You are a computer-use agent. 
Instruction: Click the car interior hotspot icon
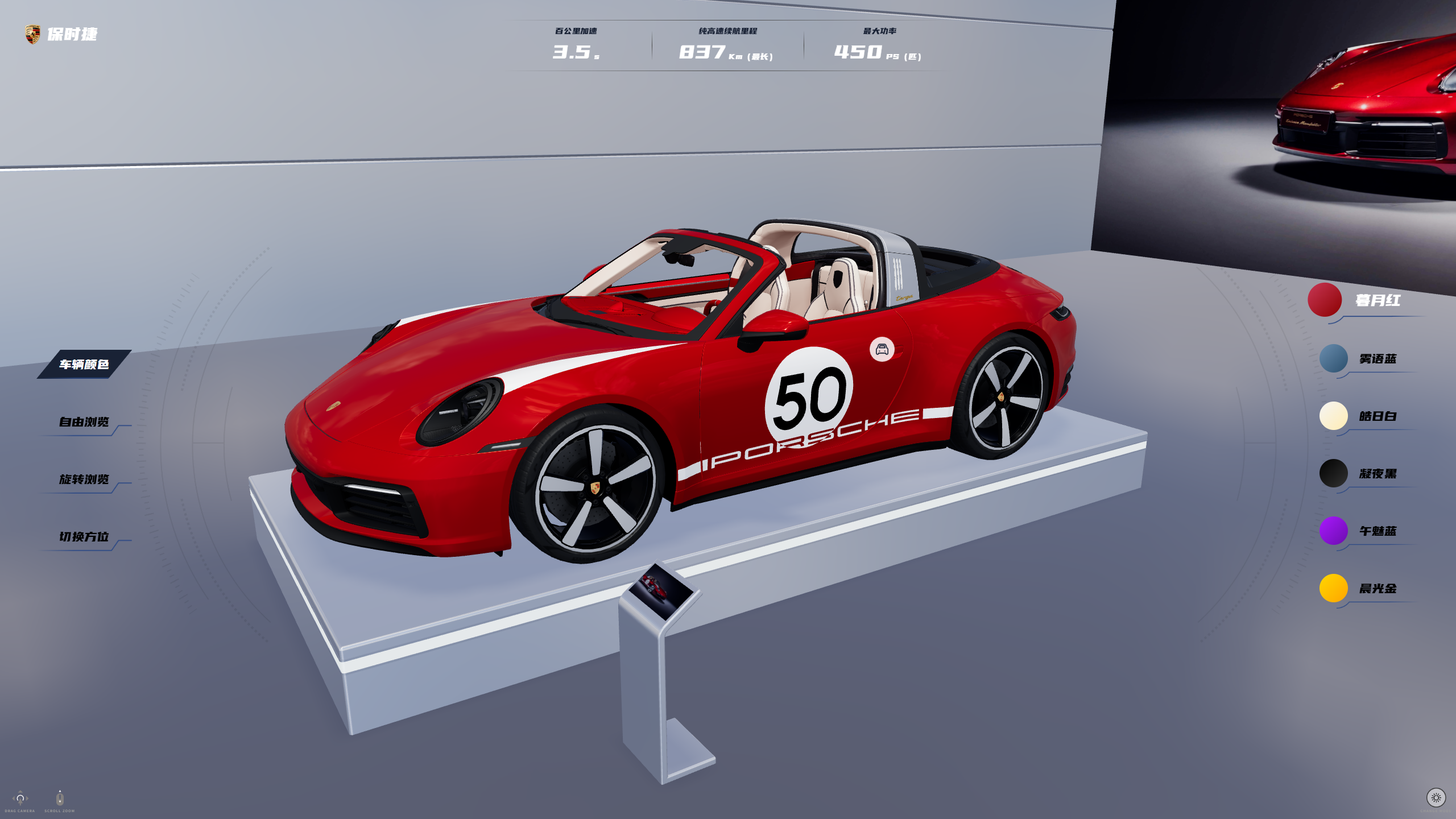882,349
